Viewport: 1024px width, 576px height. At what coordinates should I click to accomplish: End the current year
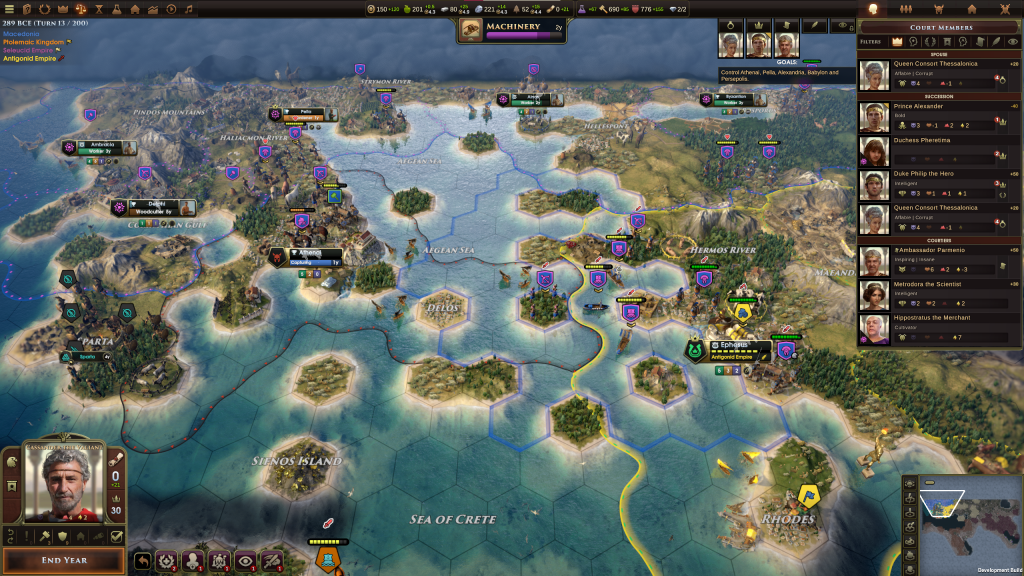coord(64,560)
